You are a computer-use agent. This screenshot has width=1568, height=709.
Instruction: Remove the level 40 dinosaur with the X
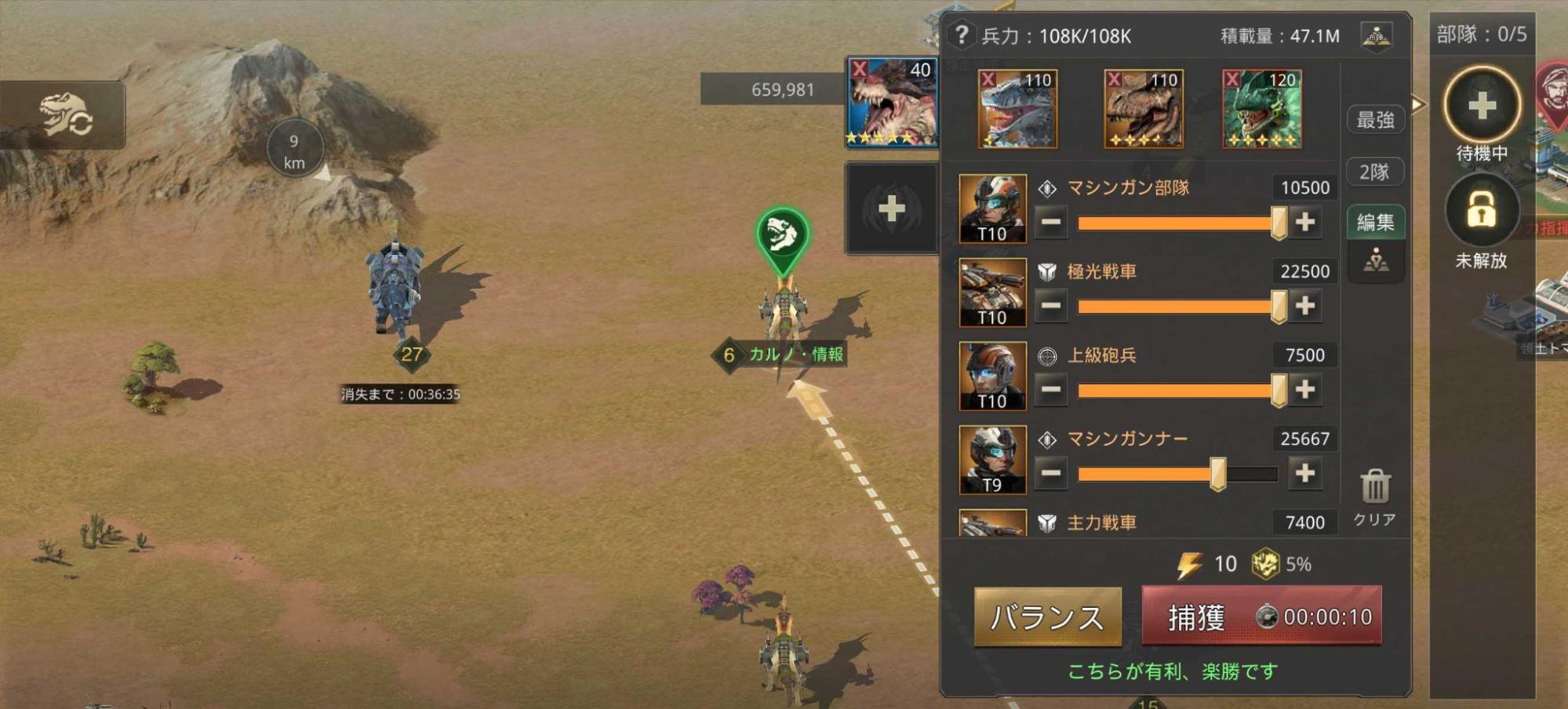860,70
